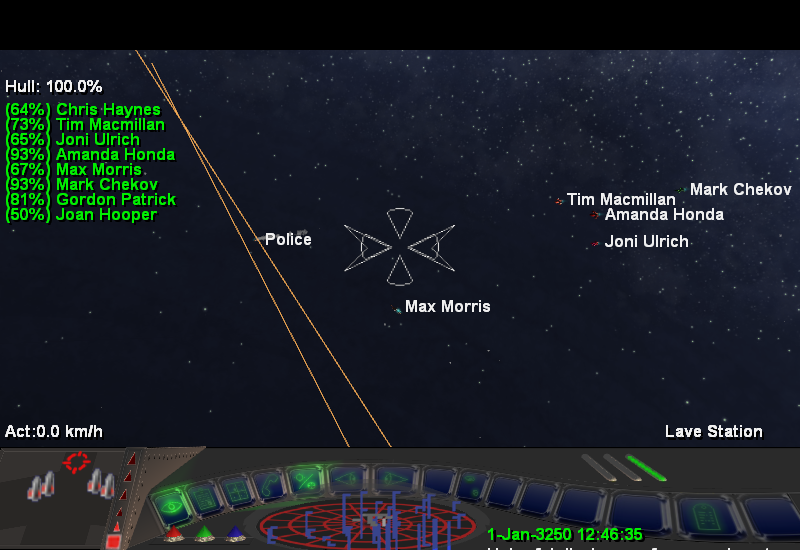Target Max Morris ship label
This screenshot has height=550, width=800.
(447, 307)
